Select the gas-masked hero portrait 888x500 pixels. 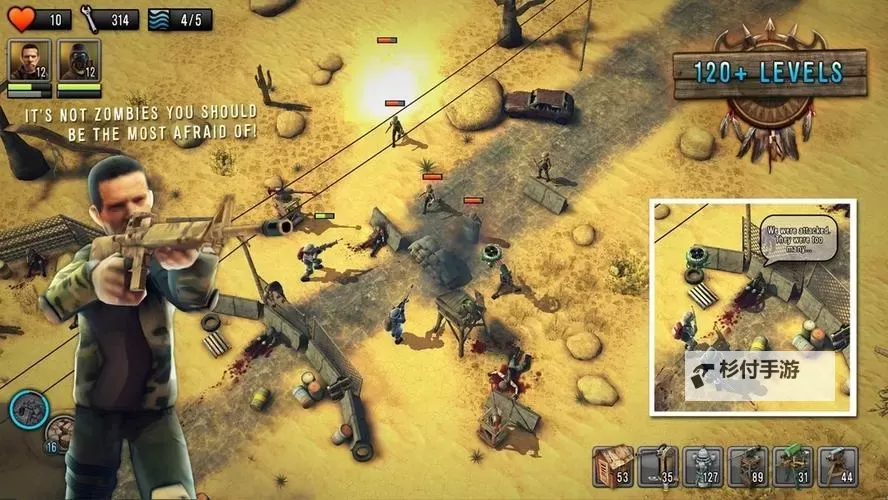point(78,60)
